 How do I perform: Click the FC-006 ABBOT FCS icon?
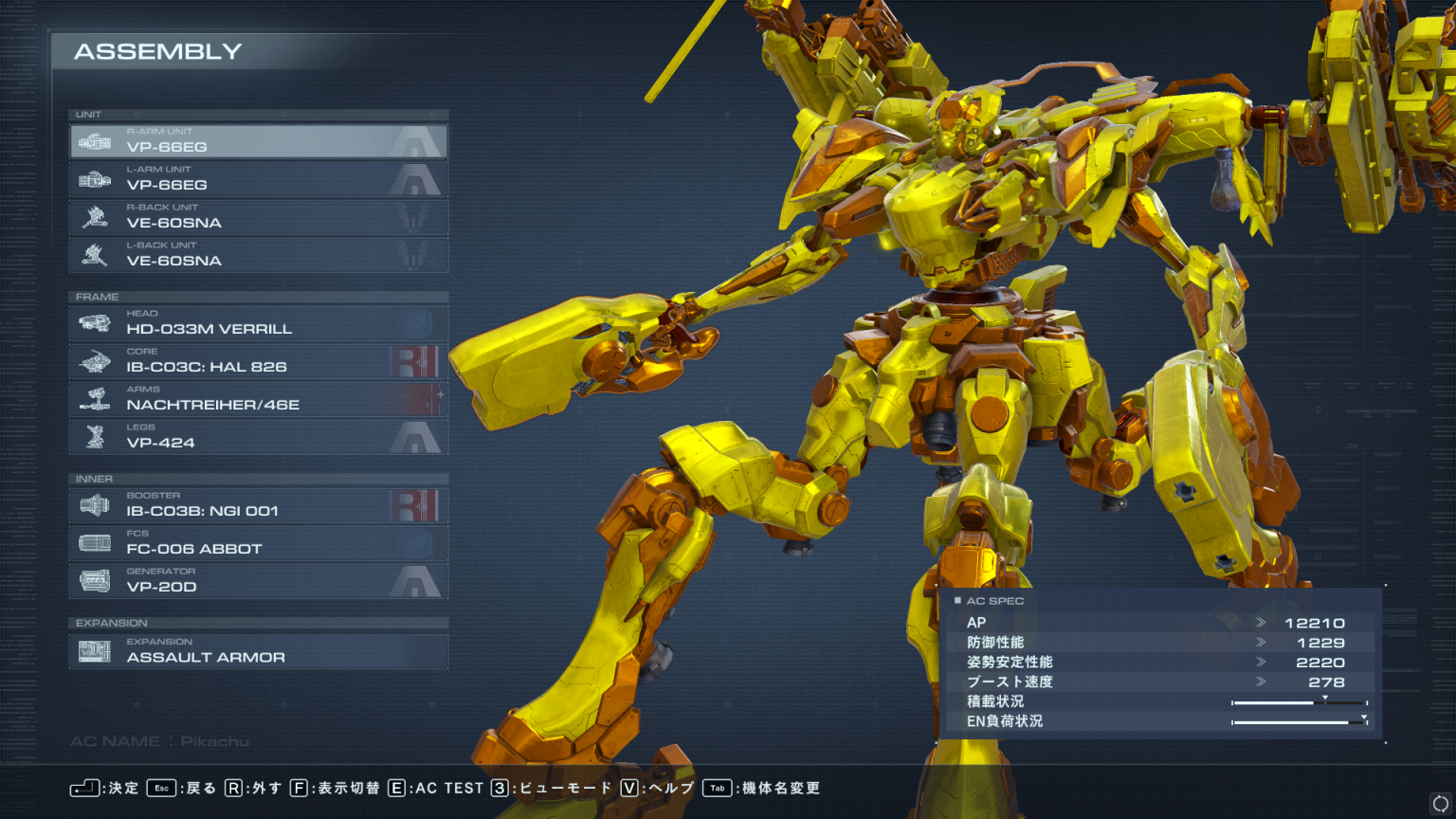tap(94, 543)
